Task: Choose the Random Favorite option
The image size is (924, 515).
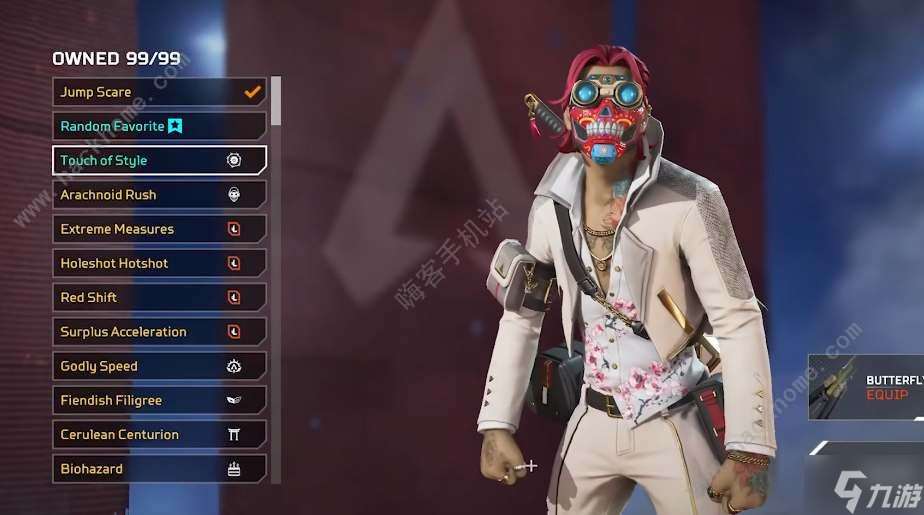Action: click(x=159, y=126)
